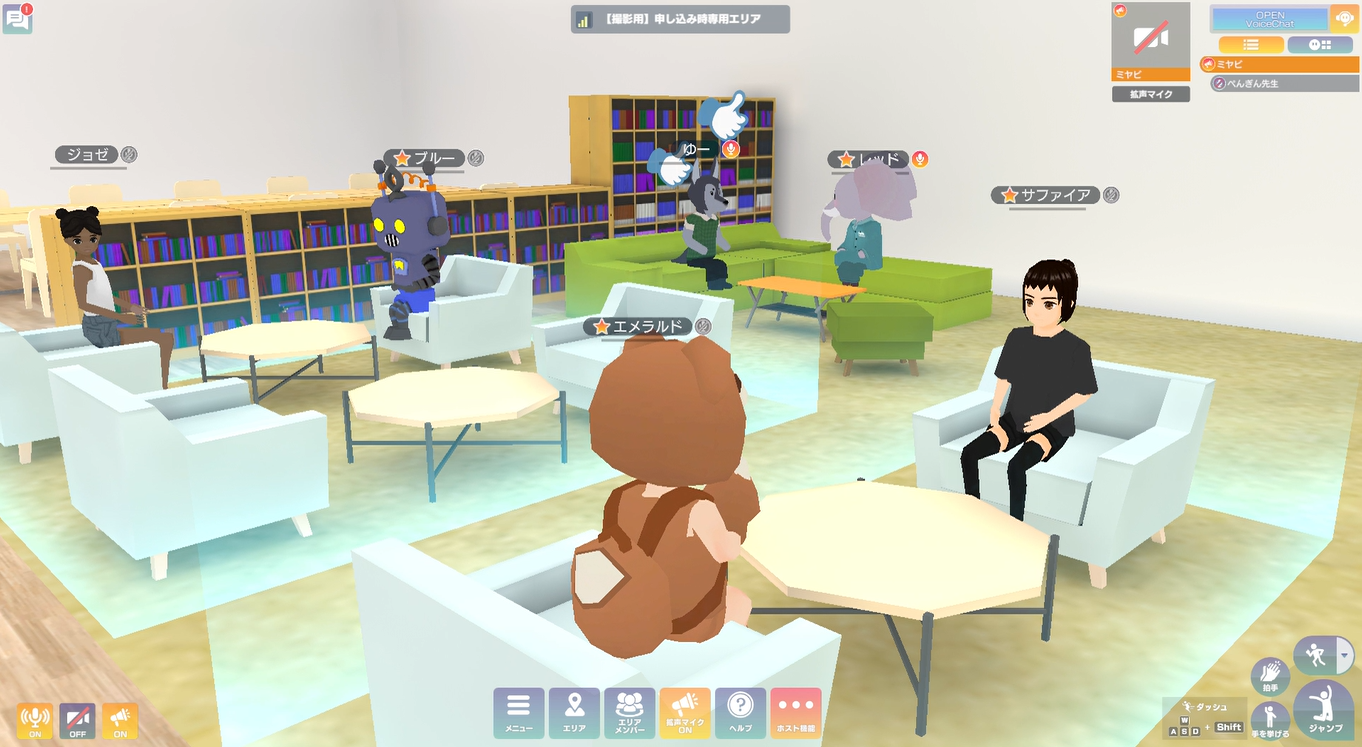Toggle the small megaphone ON icon
The height and width of the screenshot is (747, 1362).
[x=120, y=720]
